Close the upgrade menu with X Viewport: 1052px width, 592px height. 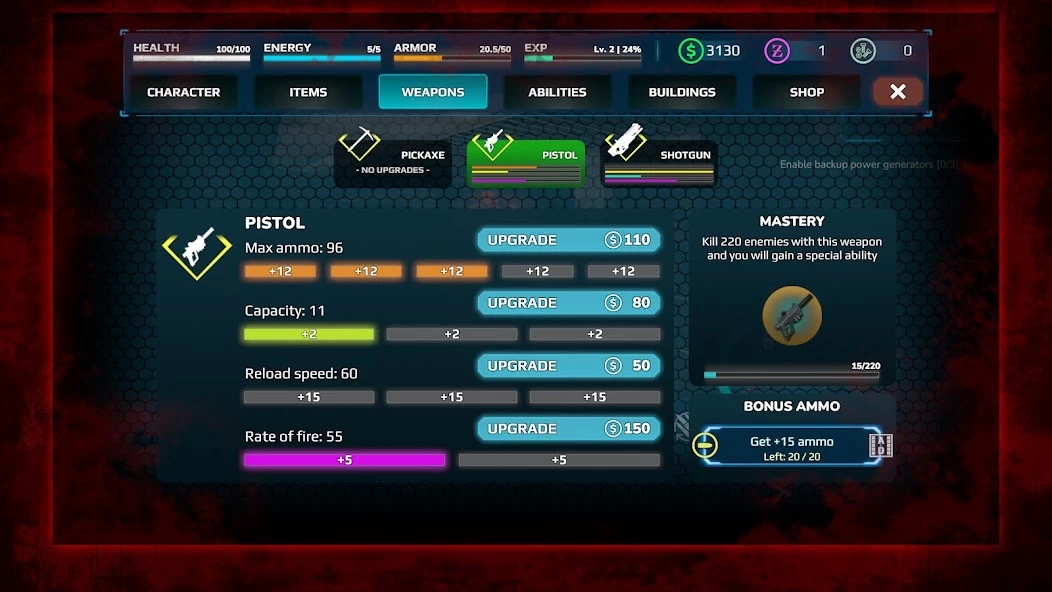[x=897, y=92]
